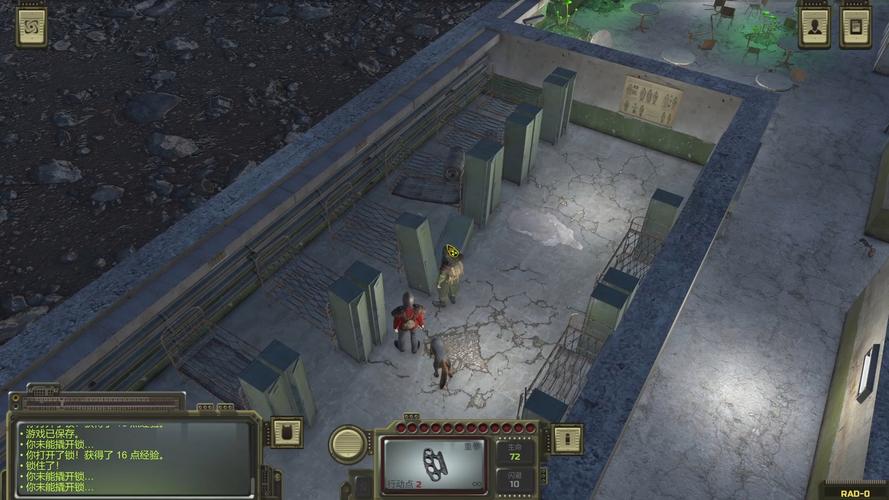Open the journal notes button
Viewport: 889px width, 500px height.
tap(855, 27)
